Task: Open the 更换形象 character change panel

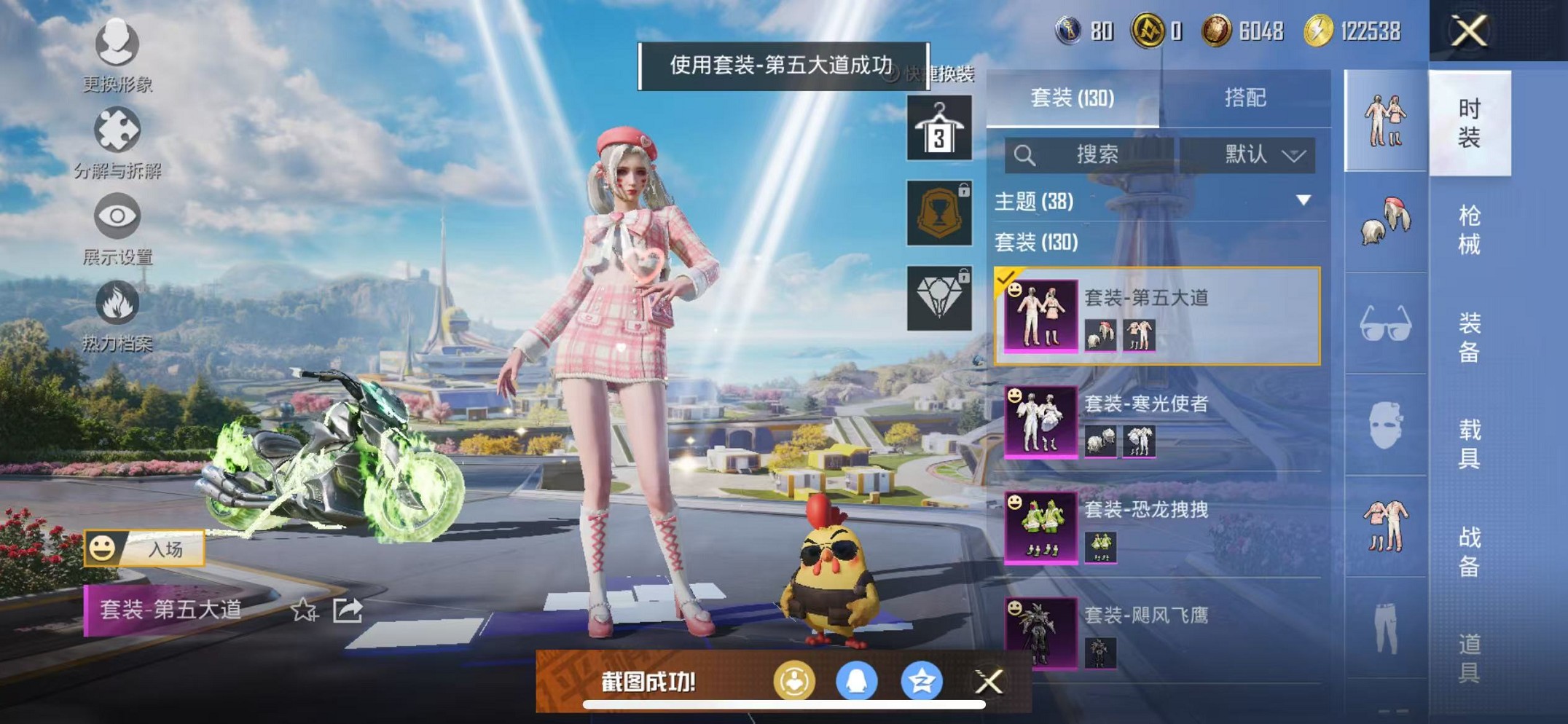Action: [117, 44]
